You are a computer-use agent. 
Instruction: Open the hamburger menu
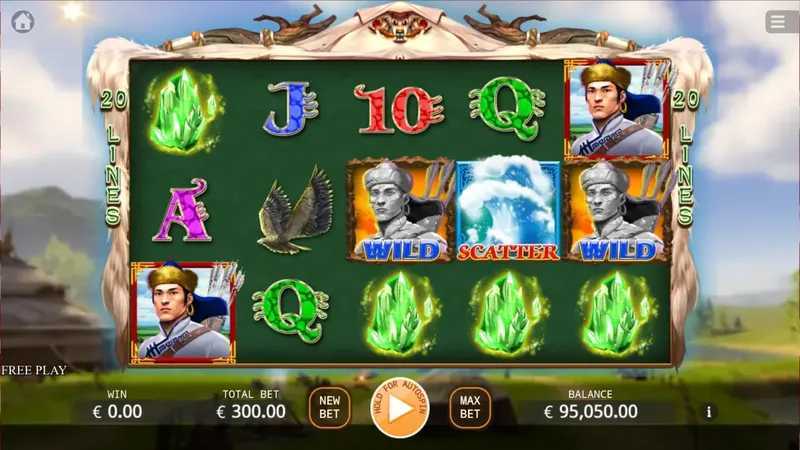(778, 21)
